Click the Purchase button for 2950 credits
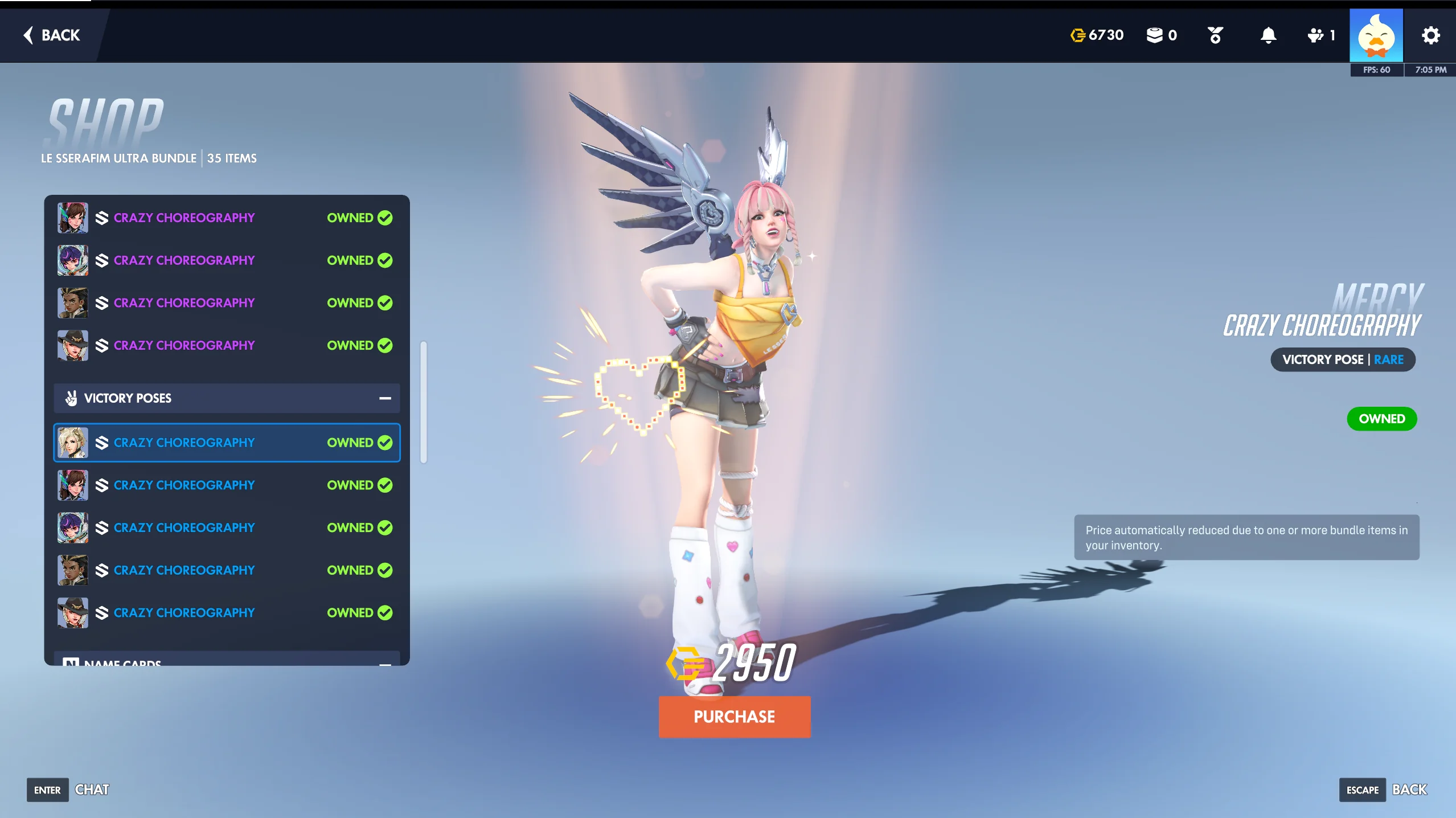This screenshot has width=1456, height=818. [x=734, y=717]
